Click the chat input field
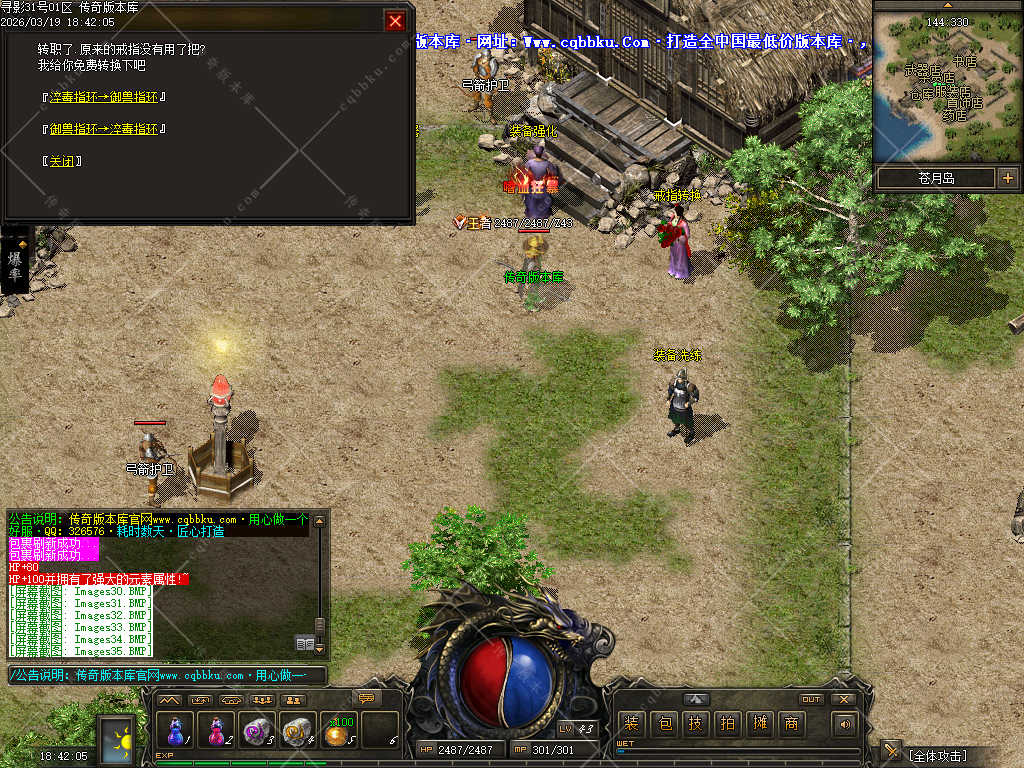The image size is (1024, 768). click(x=168, y=676)
